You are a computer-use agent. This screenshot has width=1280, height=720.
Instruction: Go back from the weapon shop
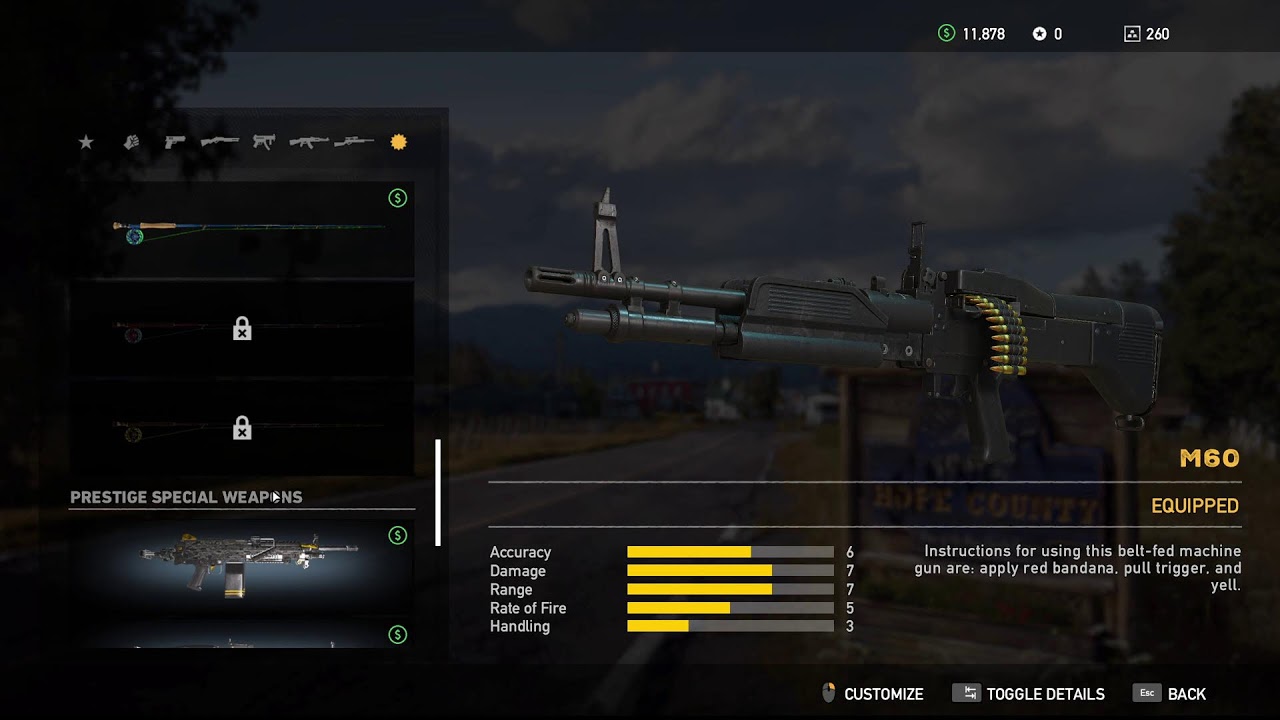[1171, 694]
